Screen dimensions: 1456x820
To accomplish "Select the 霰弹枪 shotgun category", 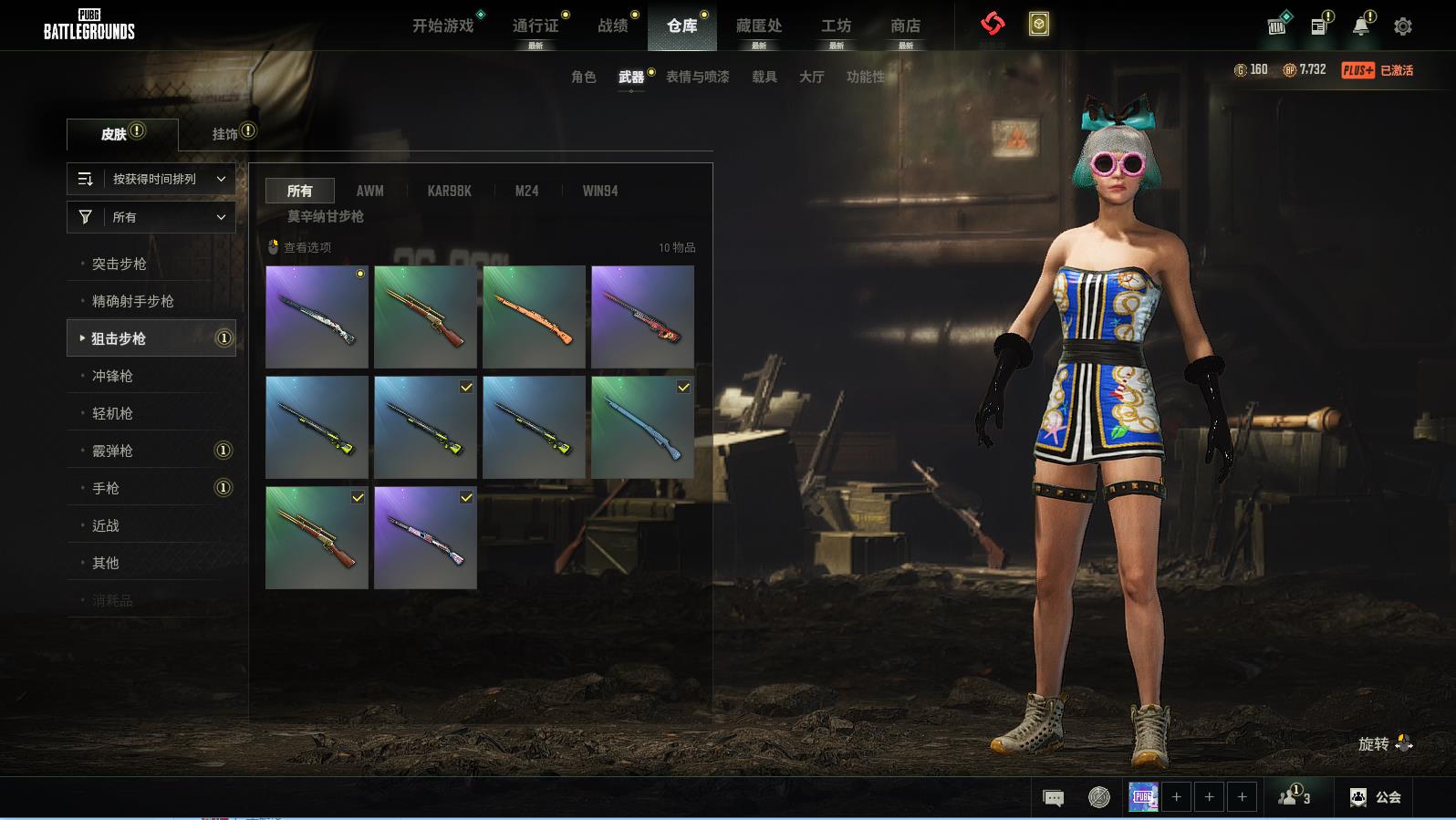I will pos(113,451).
